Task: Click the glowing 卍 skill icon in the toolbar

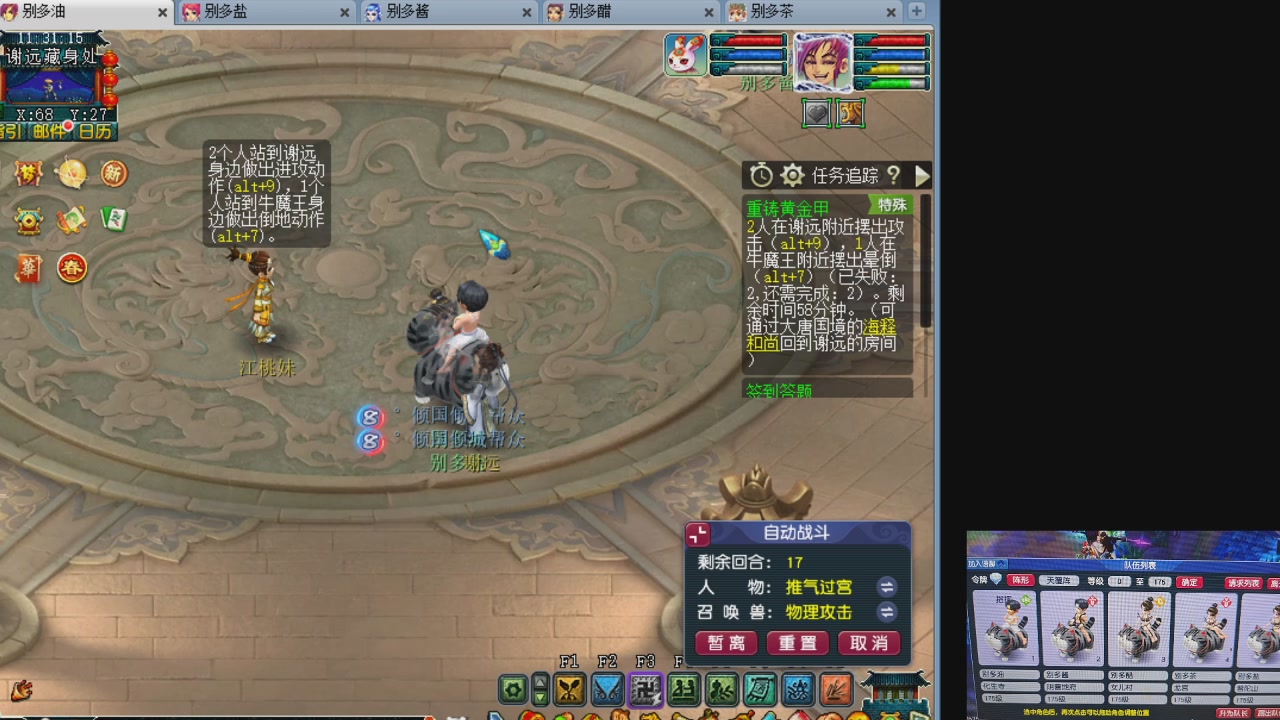Action: click(x=647, y=690)
